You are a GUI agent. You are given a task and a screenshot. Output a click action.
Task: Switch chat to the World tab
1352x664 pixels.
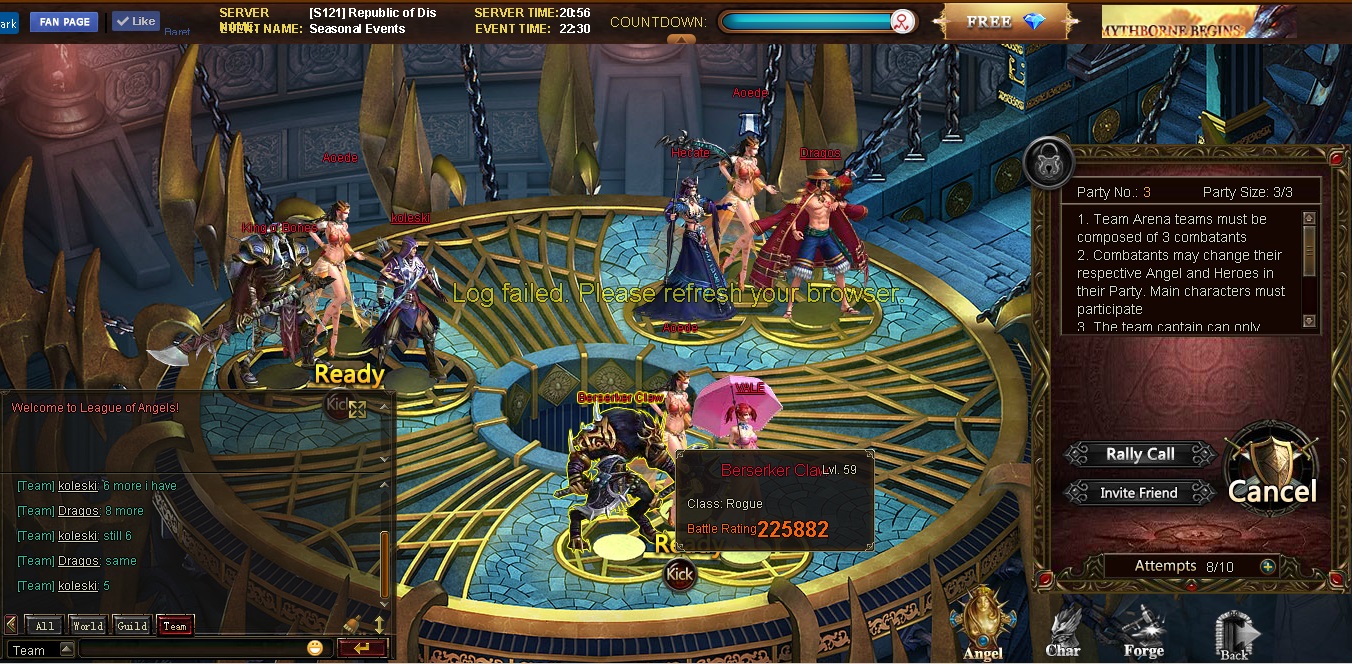coord(88,626)
